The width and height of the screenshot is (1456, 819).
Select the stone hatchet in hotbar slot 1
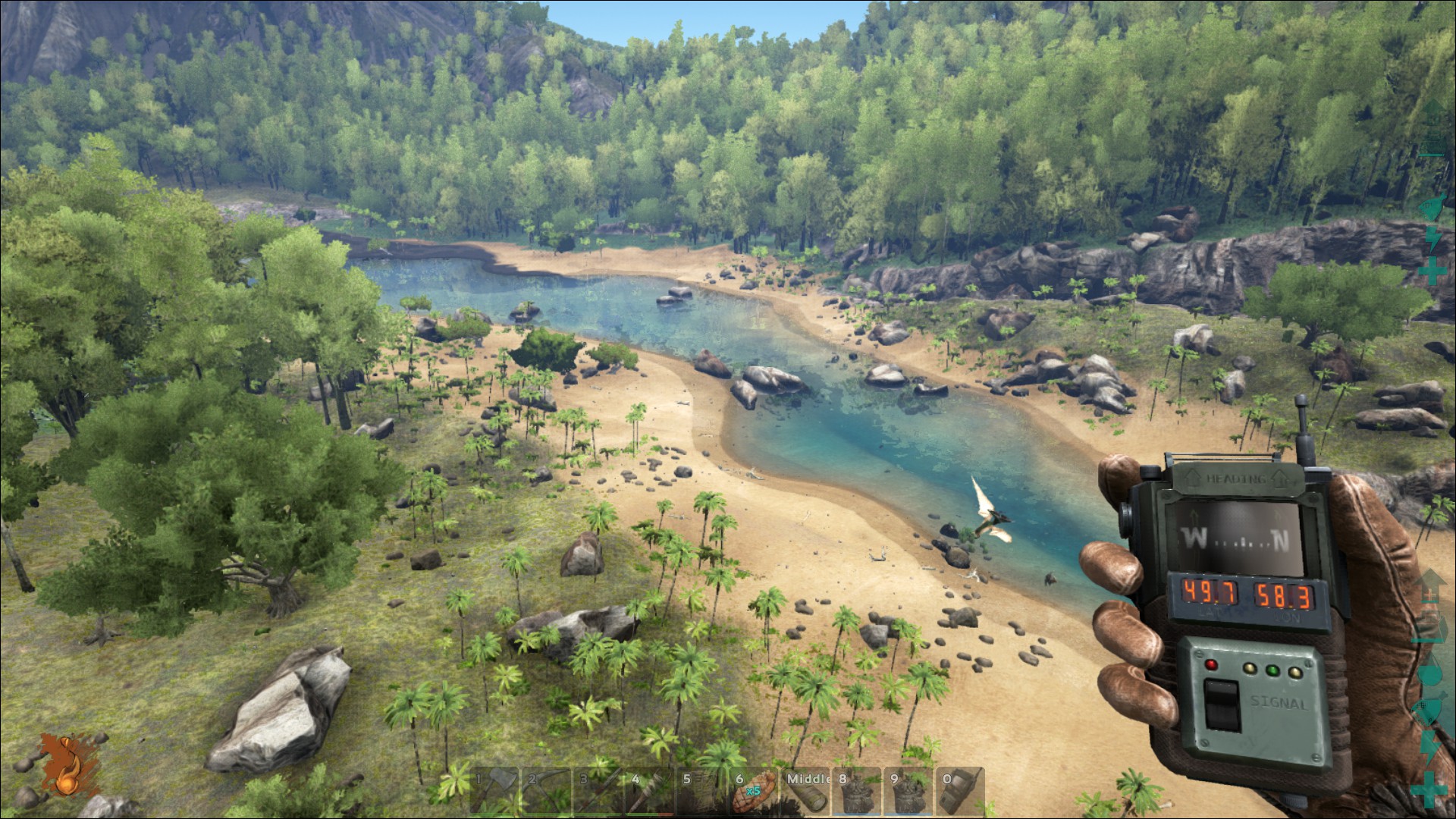[x=494, y=792]
